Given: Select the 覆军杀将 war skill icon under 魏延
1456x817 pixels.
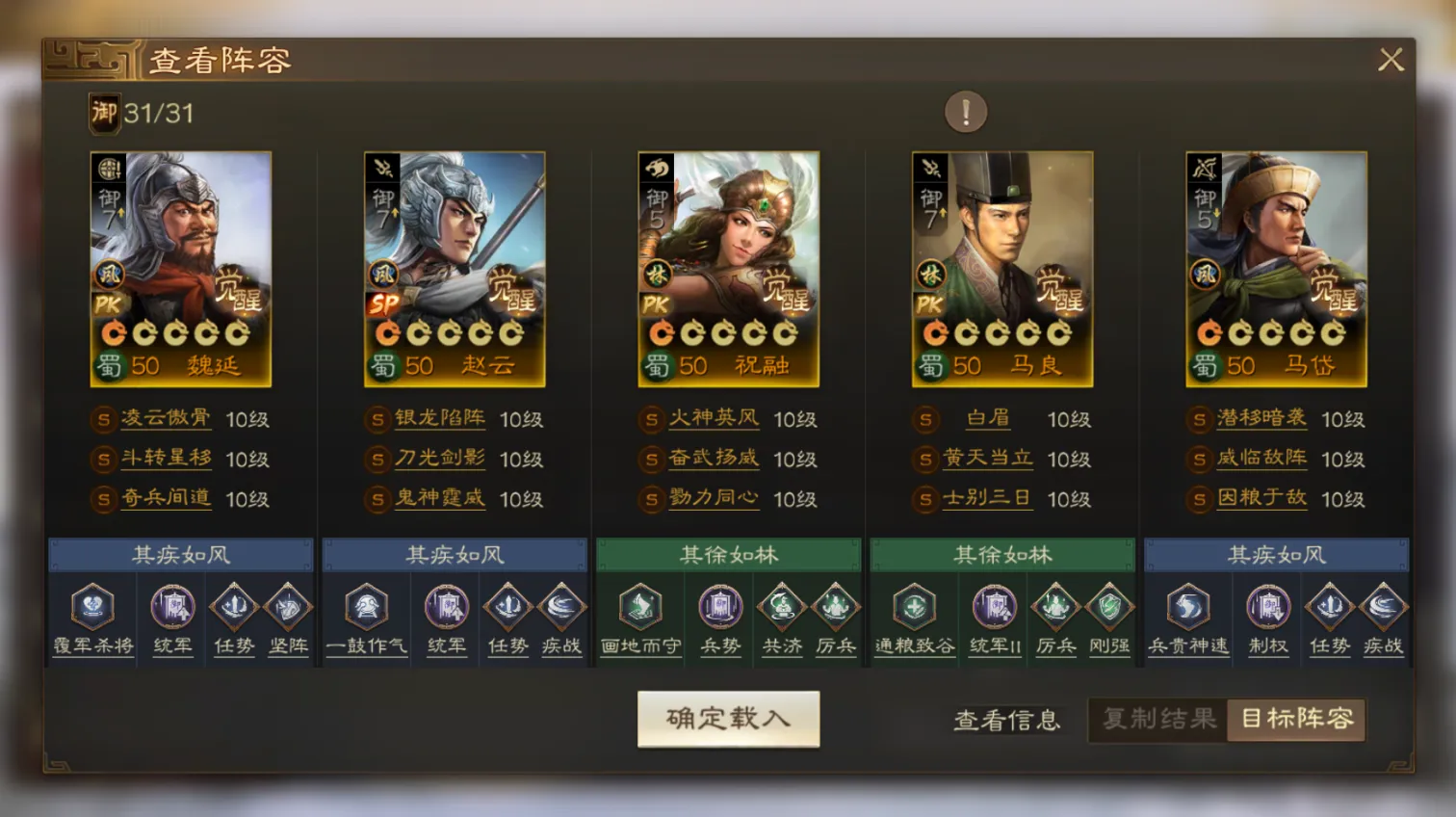Looking at the screenshot, I should pos(92,608).
